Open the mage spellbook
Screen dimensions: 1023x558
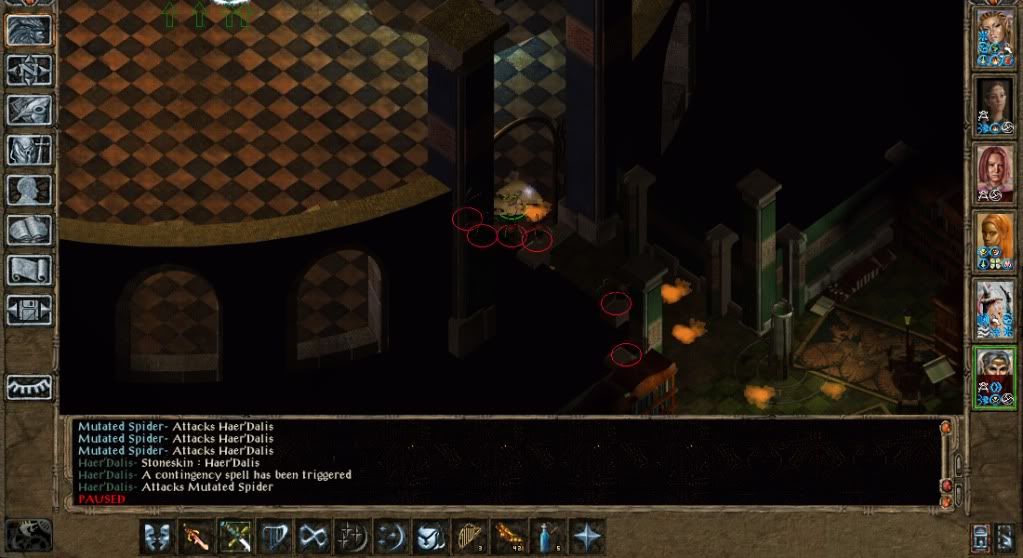29,230
